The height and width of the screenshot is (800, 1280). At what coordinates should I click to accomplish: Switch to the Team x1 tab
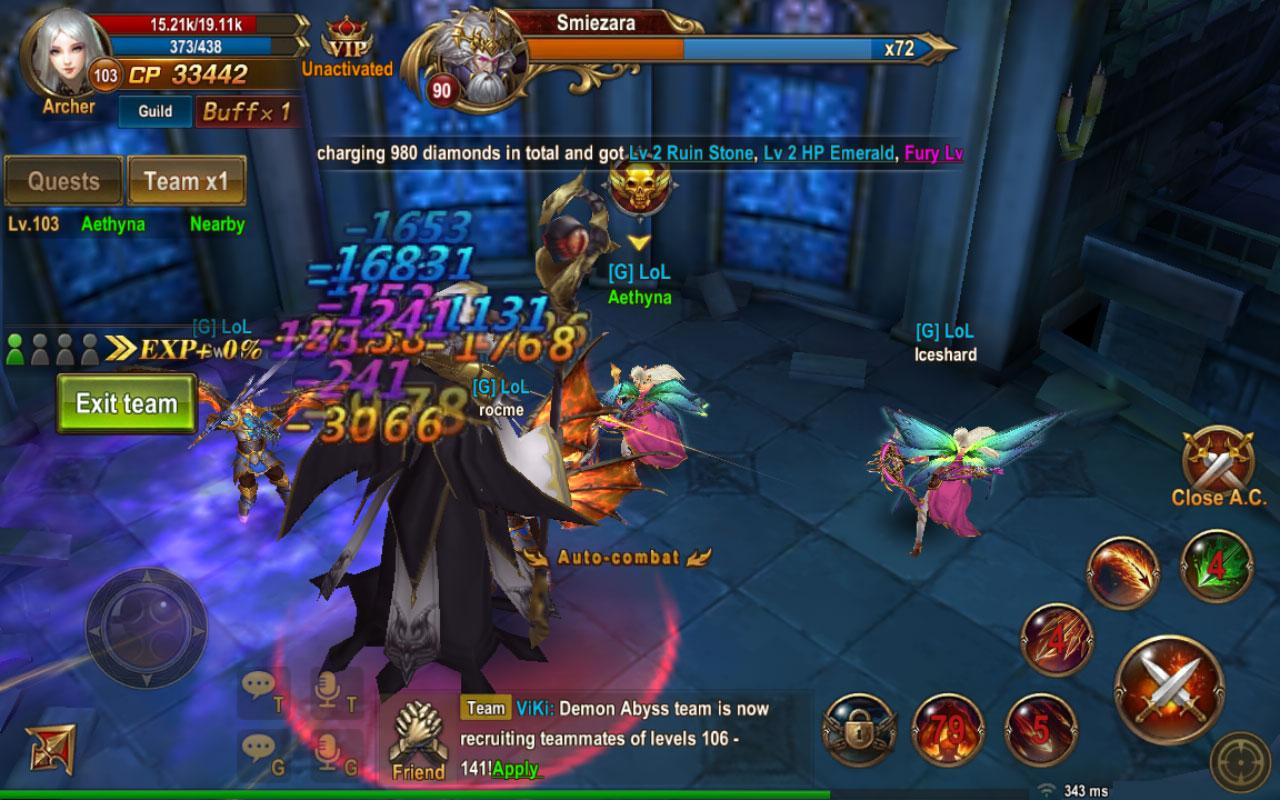pos(186,181)
